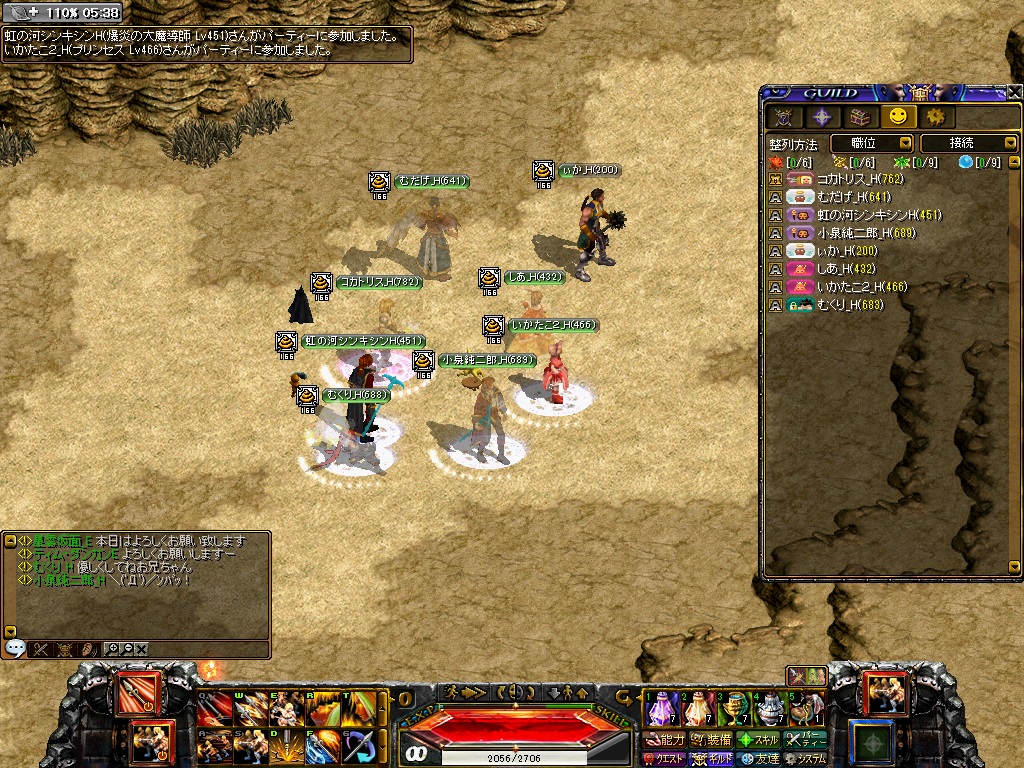Open the 装備 (equipment) menu

(711, 740)
